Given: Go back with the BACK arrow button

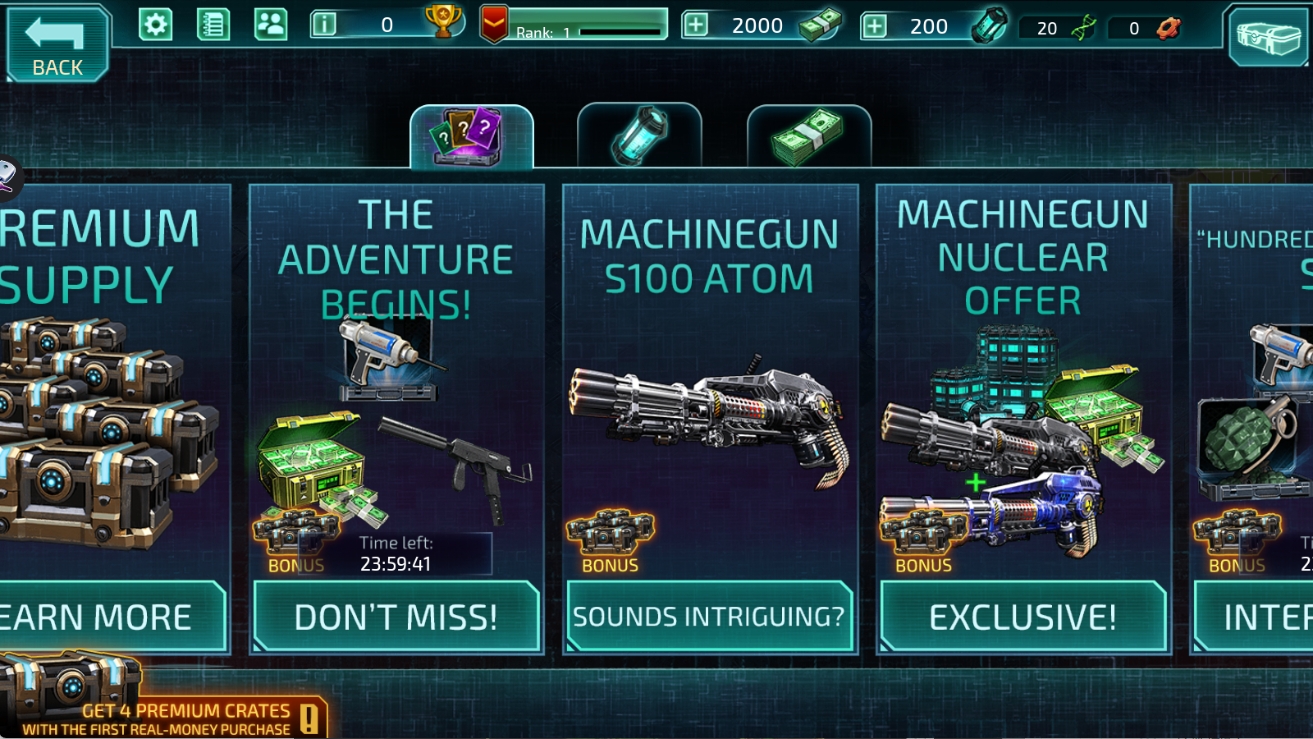Looking at the screenshot, I should [57, 43].
